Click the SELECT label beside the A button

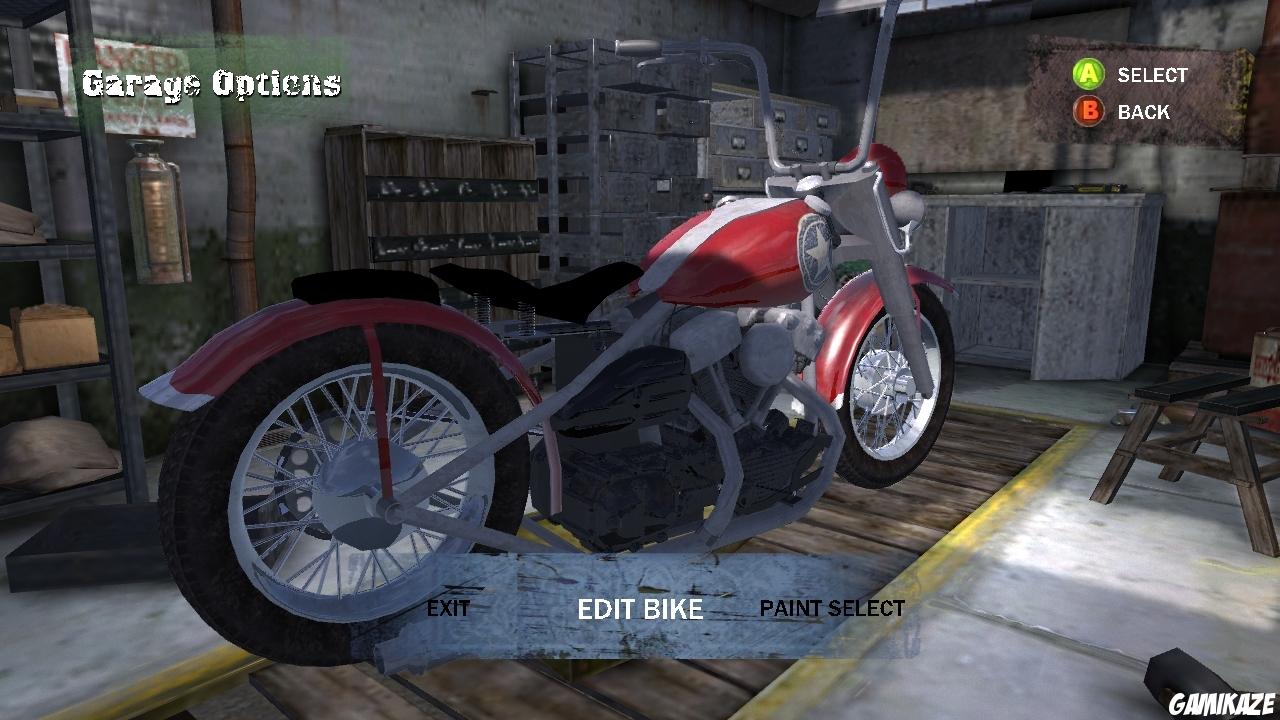[x=1152, y=74]
